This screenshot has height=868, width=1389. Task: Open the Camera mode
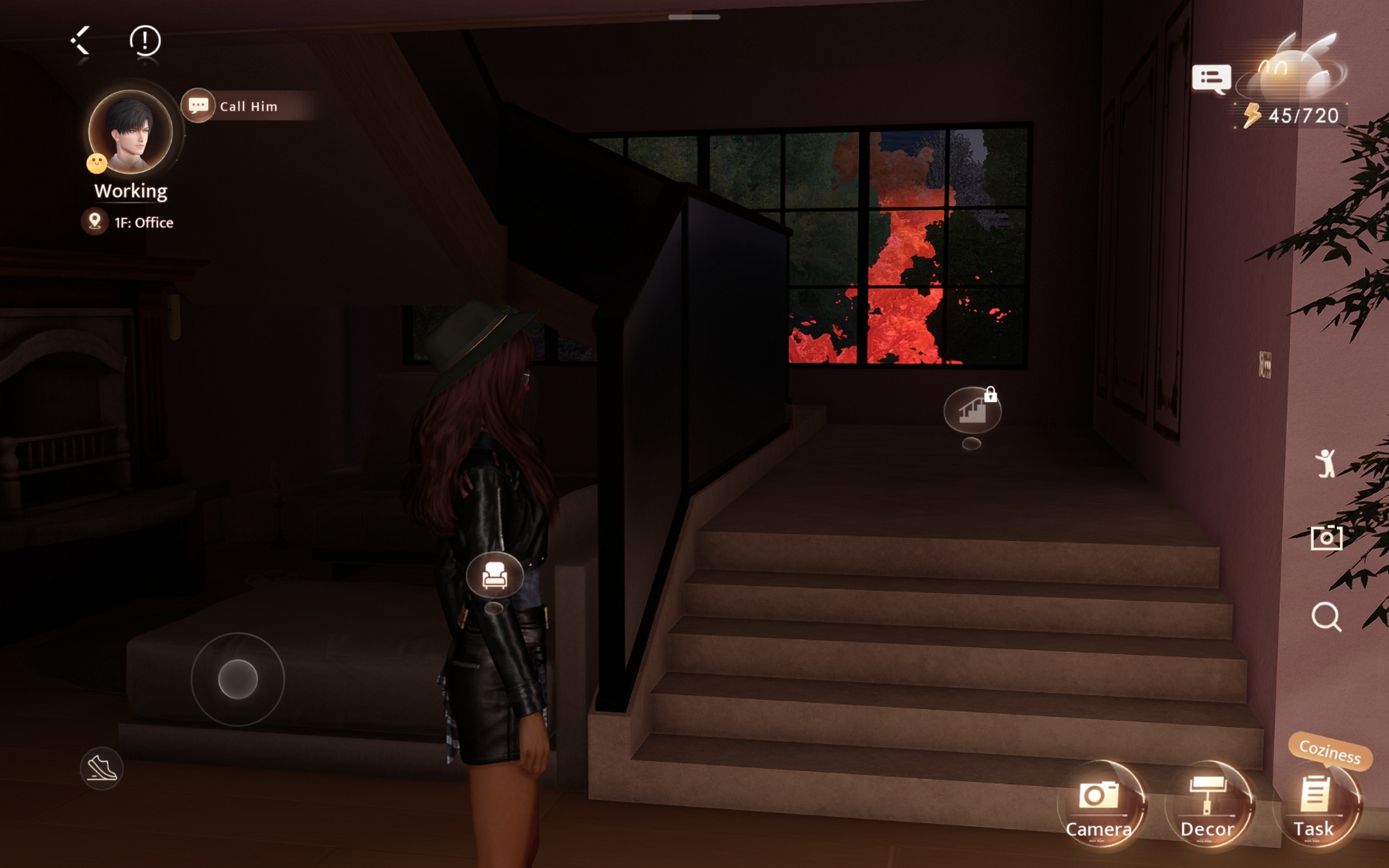1099,806
